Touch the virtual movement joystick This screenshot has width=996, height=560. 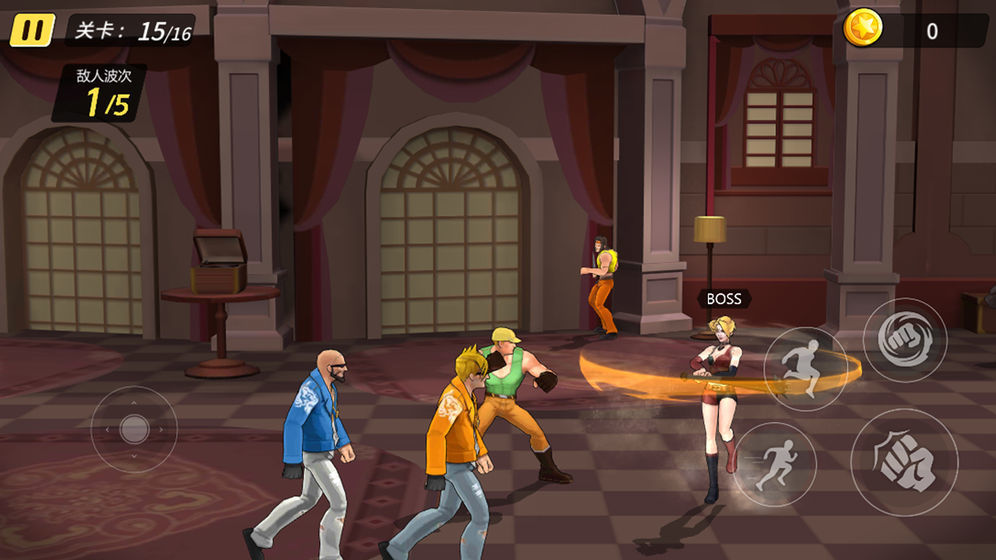tap(134, 429)
